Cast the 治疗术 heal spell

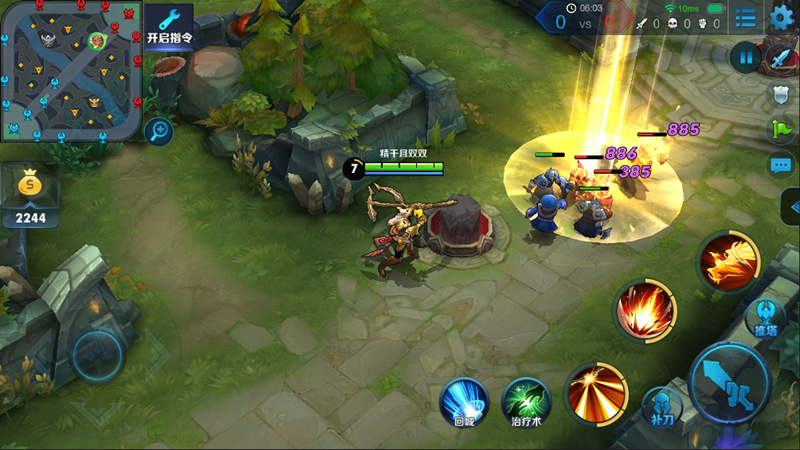click(525, 401)
